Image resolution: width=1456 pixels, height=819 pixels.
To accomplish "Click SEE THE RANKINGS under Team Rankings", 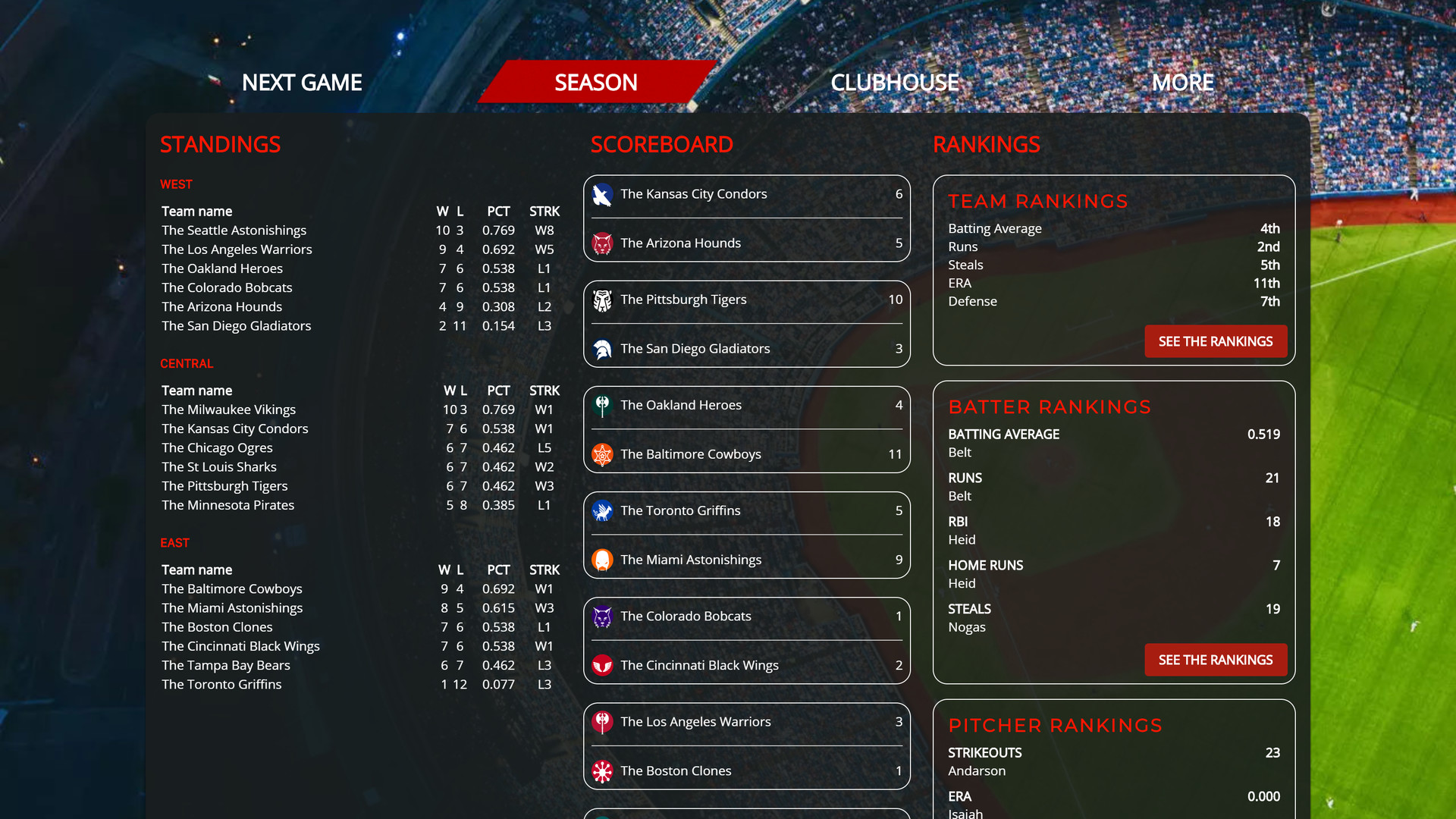I will pos(1215,341).
